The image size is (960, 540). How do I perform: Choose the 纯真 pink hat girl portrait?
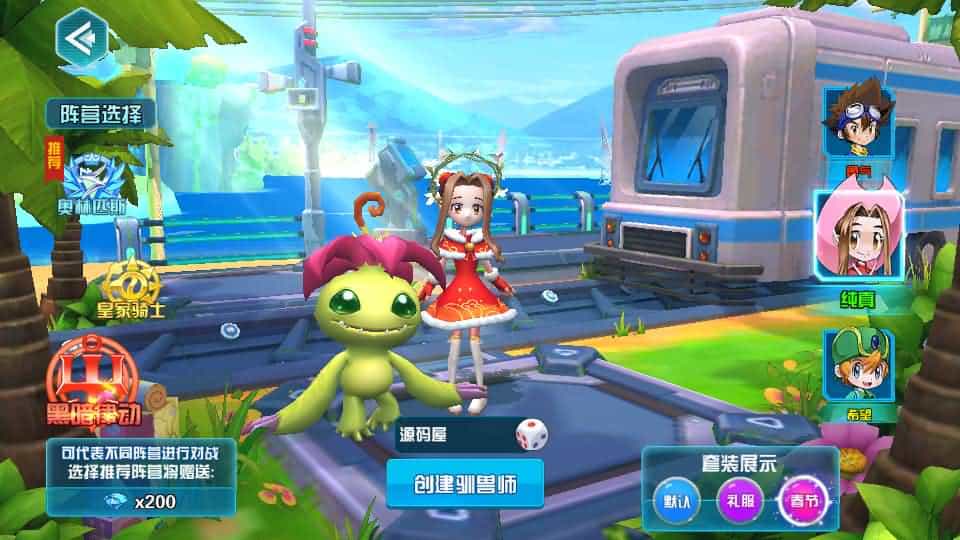(859, 239)
